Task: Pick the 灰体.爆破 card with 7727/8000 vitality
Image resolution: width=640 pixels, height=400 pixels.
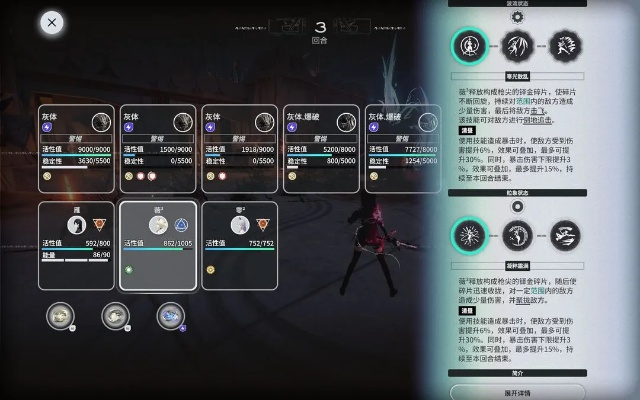Action: coord(404,148)
